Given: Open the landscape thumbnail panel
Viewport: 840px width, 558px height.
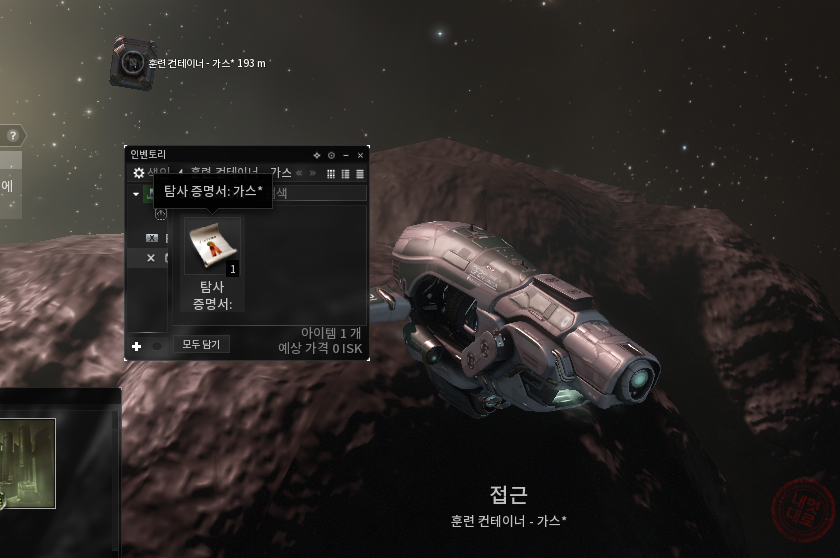Looking at the screenshot, I should tap(27, 463).
